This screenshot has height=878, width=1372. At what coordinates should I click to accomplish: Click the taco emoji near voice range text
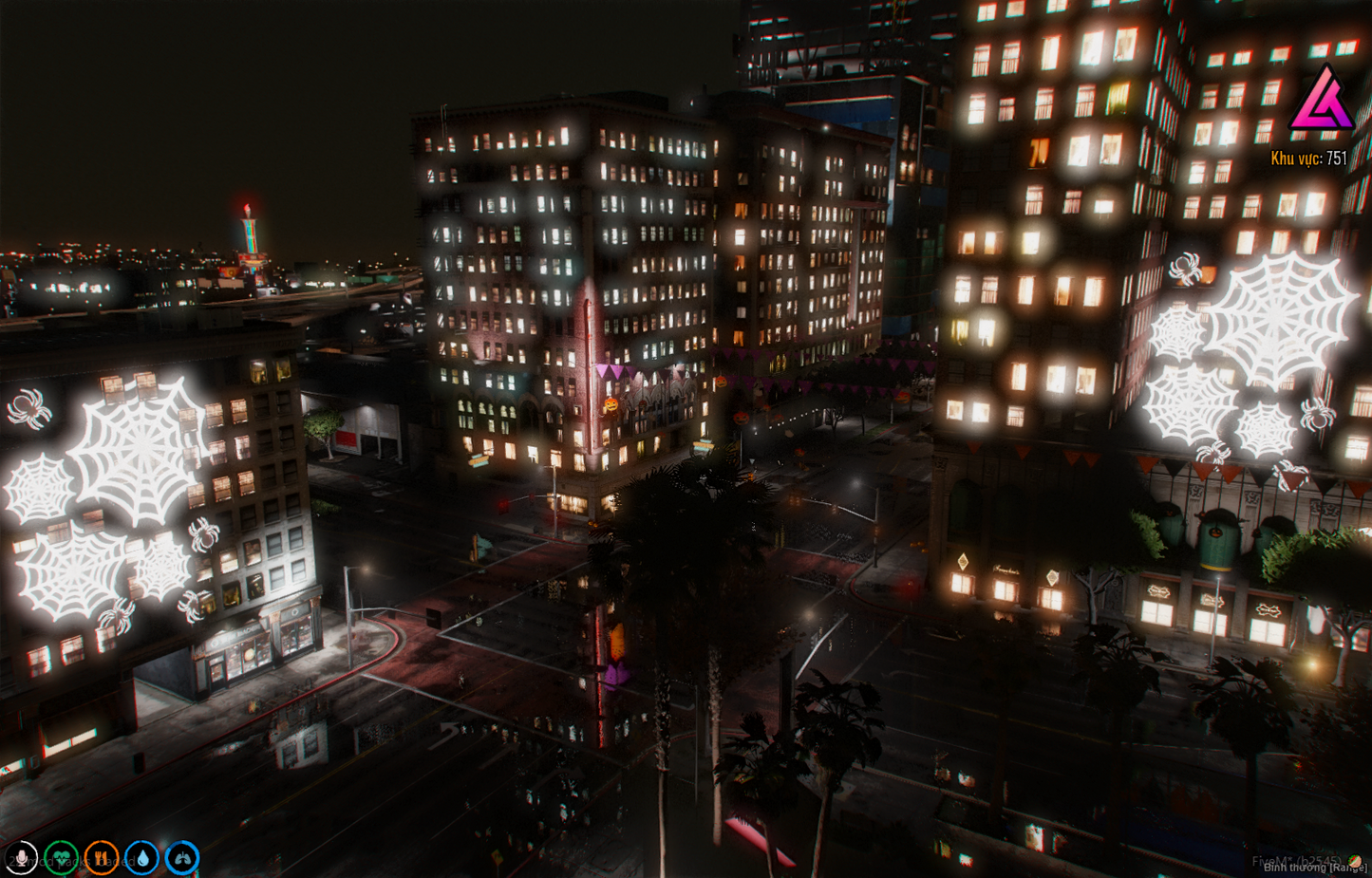(1355, 861)
